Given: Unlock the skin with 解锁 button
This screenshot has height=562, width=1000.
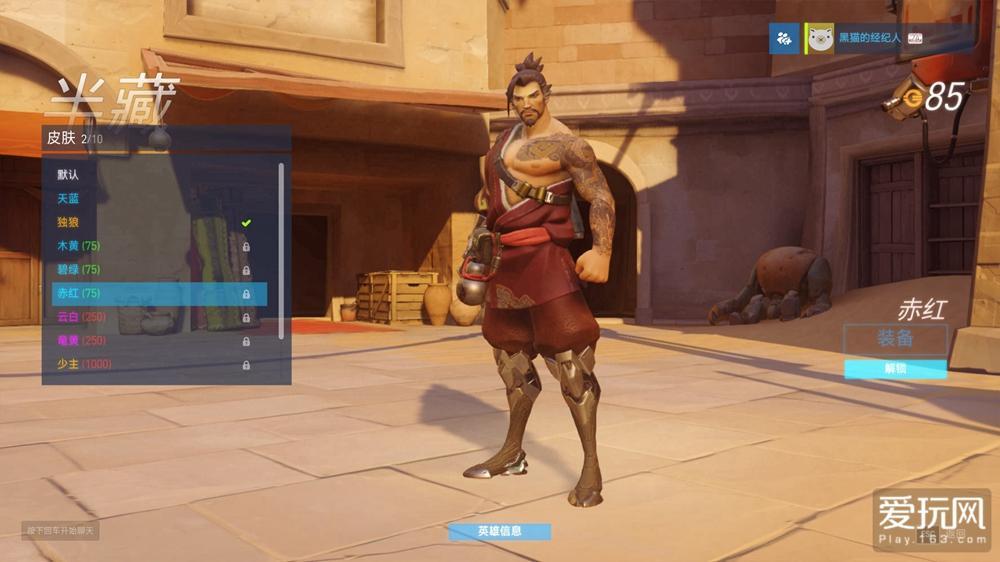Looking at the screenshot, I should coord(895,369).
